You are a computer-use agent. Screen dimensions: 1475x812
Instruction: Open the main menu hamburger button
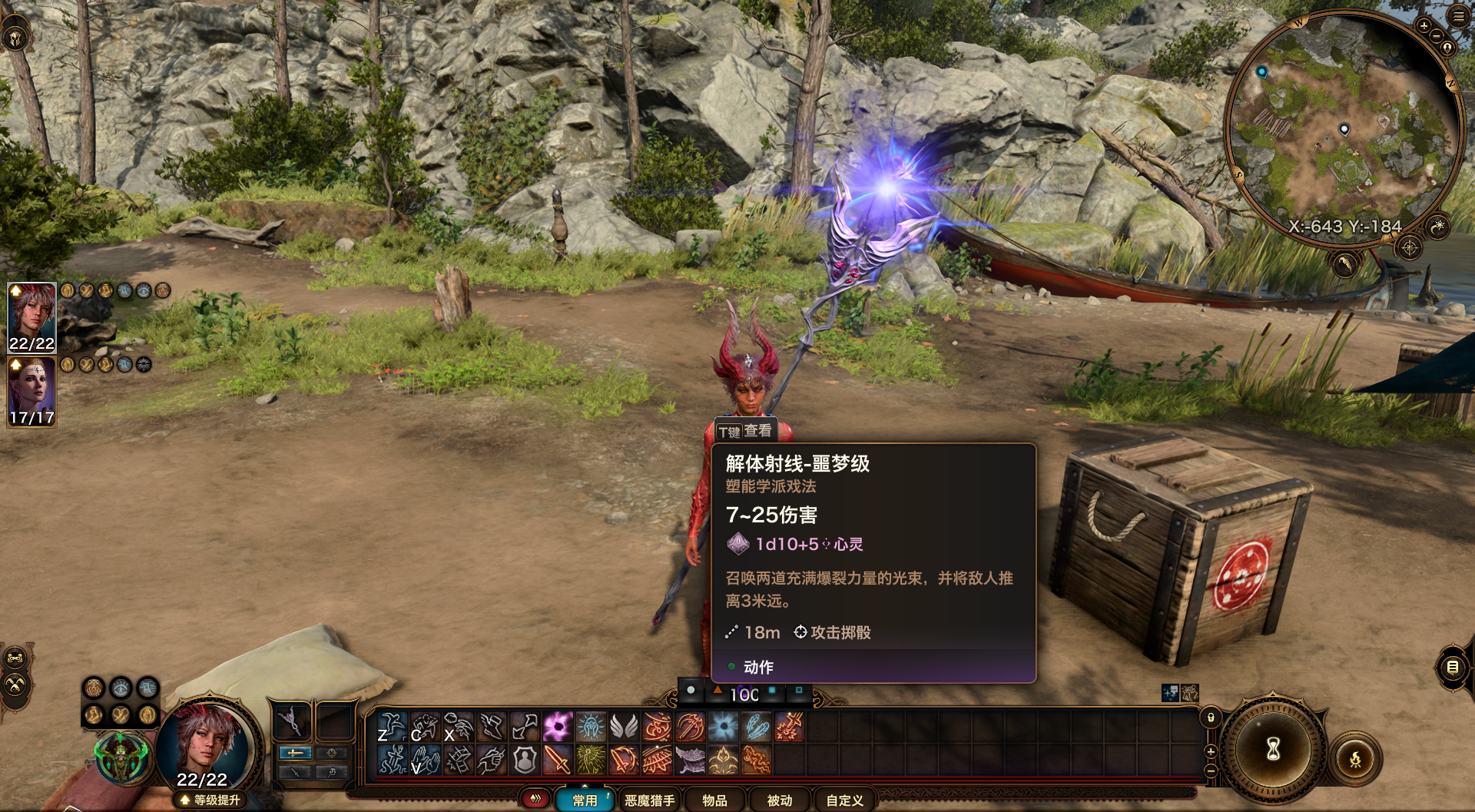pyautogui.click(x=1458, y=16)
